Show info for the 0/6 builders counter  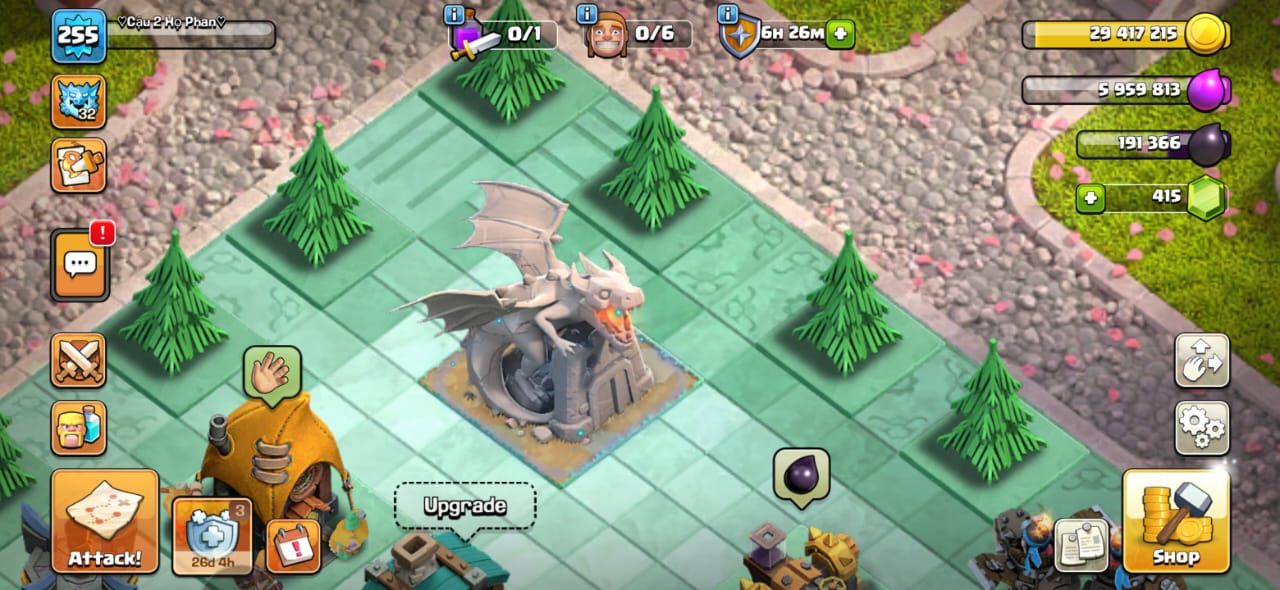[587, 14]
